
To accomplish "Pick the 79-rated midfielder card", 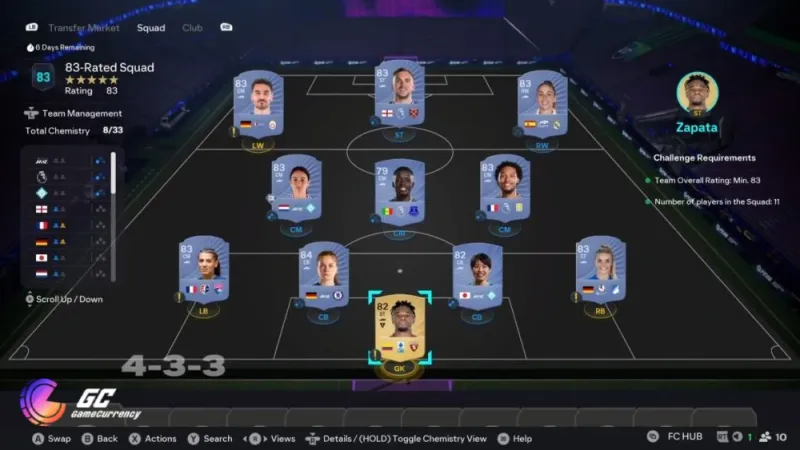I will coord(399,192).
